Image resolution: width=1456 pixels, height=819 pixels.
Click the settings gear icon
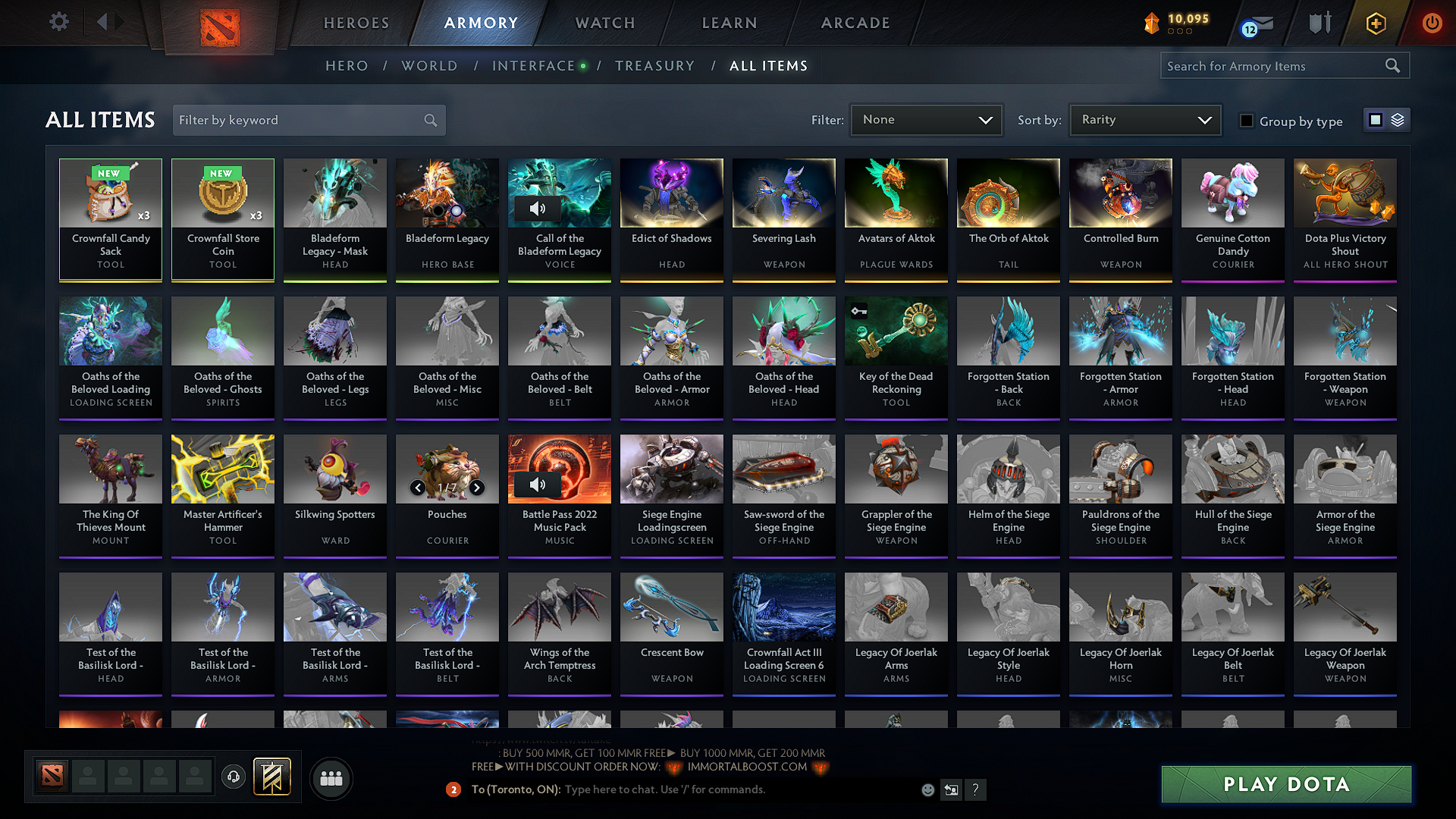tap(58, 22)
